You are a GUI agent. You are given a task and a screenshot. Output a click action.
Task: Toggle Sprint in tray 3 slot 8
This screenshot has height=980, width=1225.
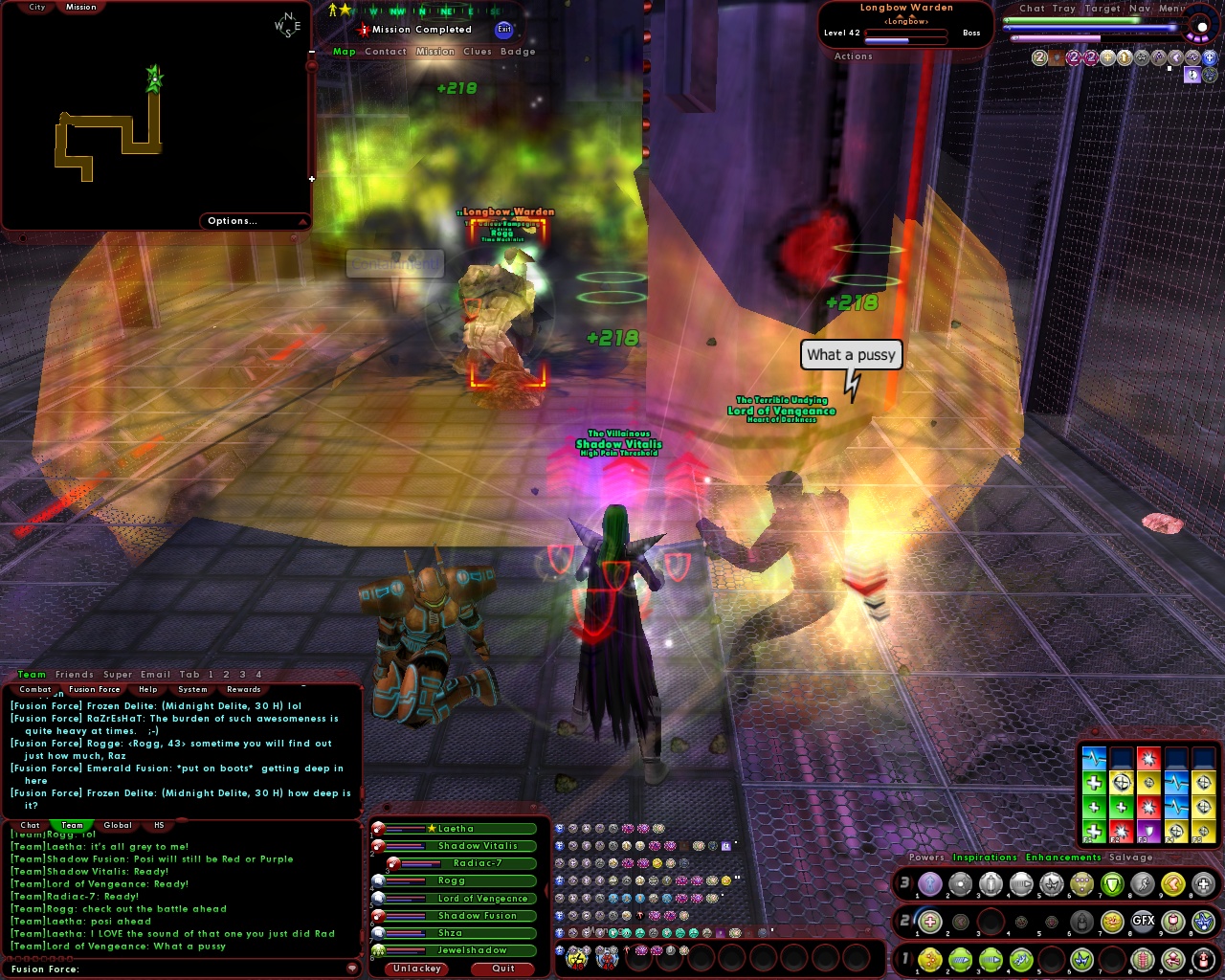tap(1142, 884)
